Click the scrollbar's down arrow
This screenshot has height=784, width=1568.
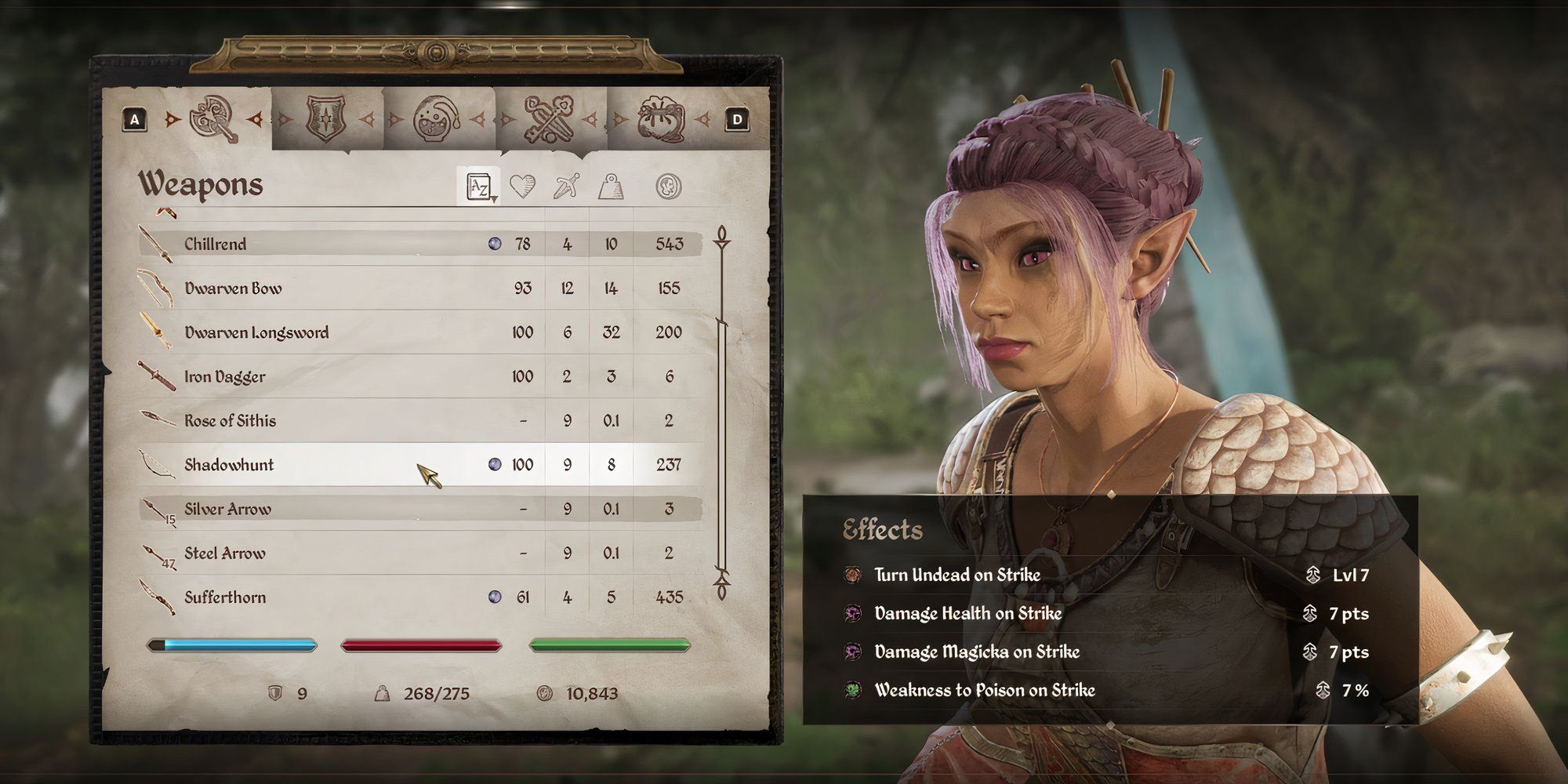tap(721, 586)
